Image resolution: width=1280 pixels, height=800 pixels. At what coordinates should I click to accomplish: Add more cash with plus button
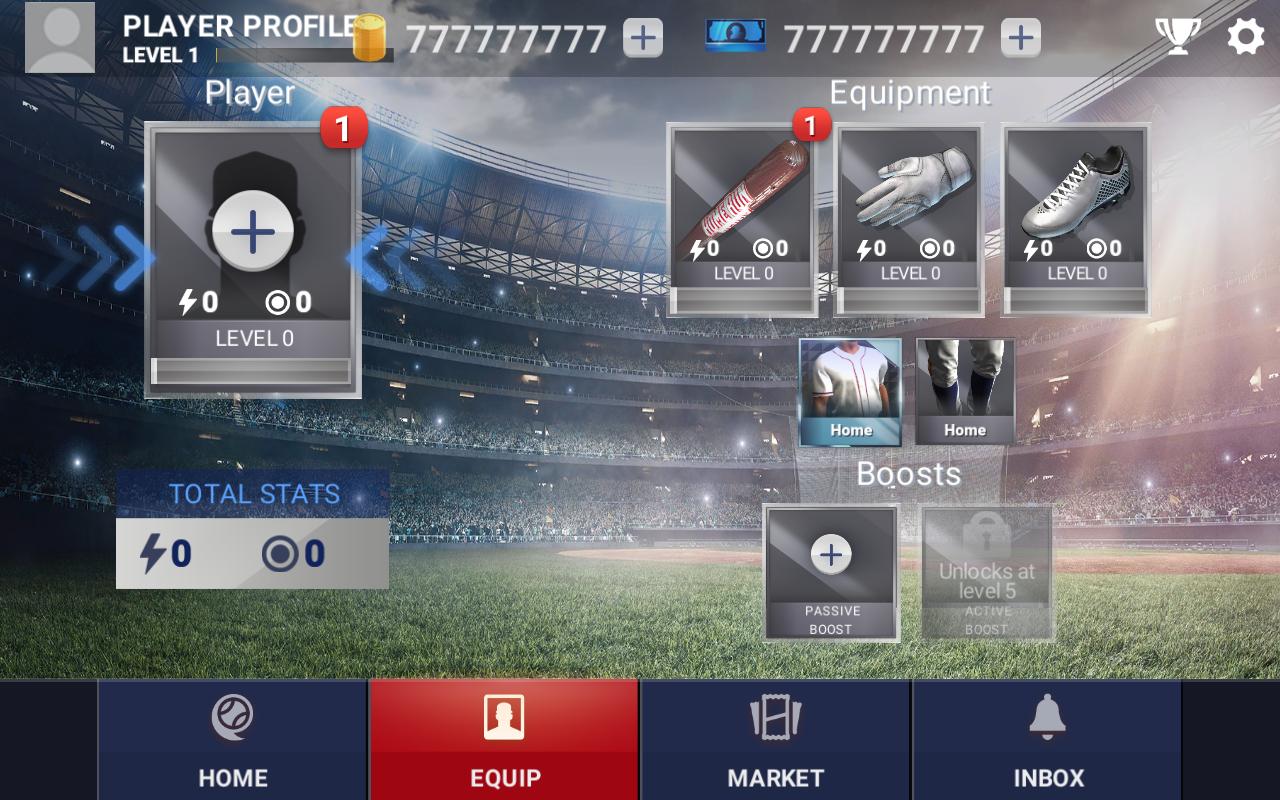pyautogui.click(x=1020, y=38)
